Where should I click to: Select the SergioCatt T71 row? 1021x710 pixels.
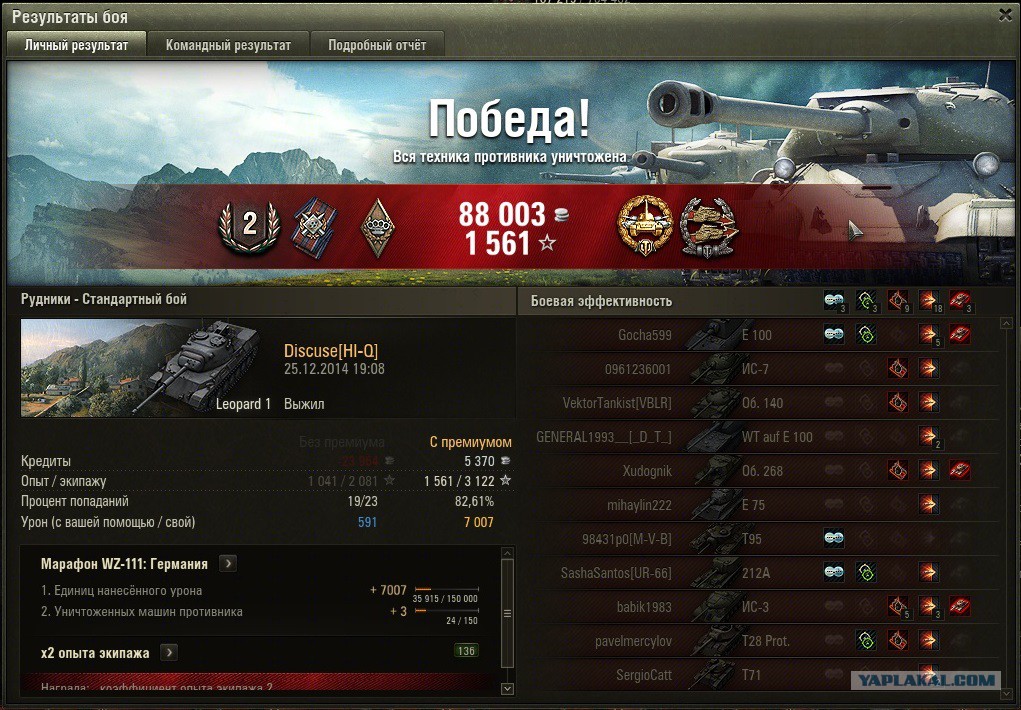coord(760,675)
